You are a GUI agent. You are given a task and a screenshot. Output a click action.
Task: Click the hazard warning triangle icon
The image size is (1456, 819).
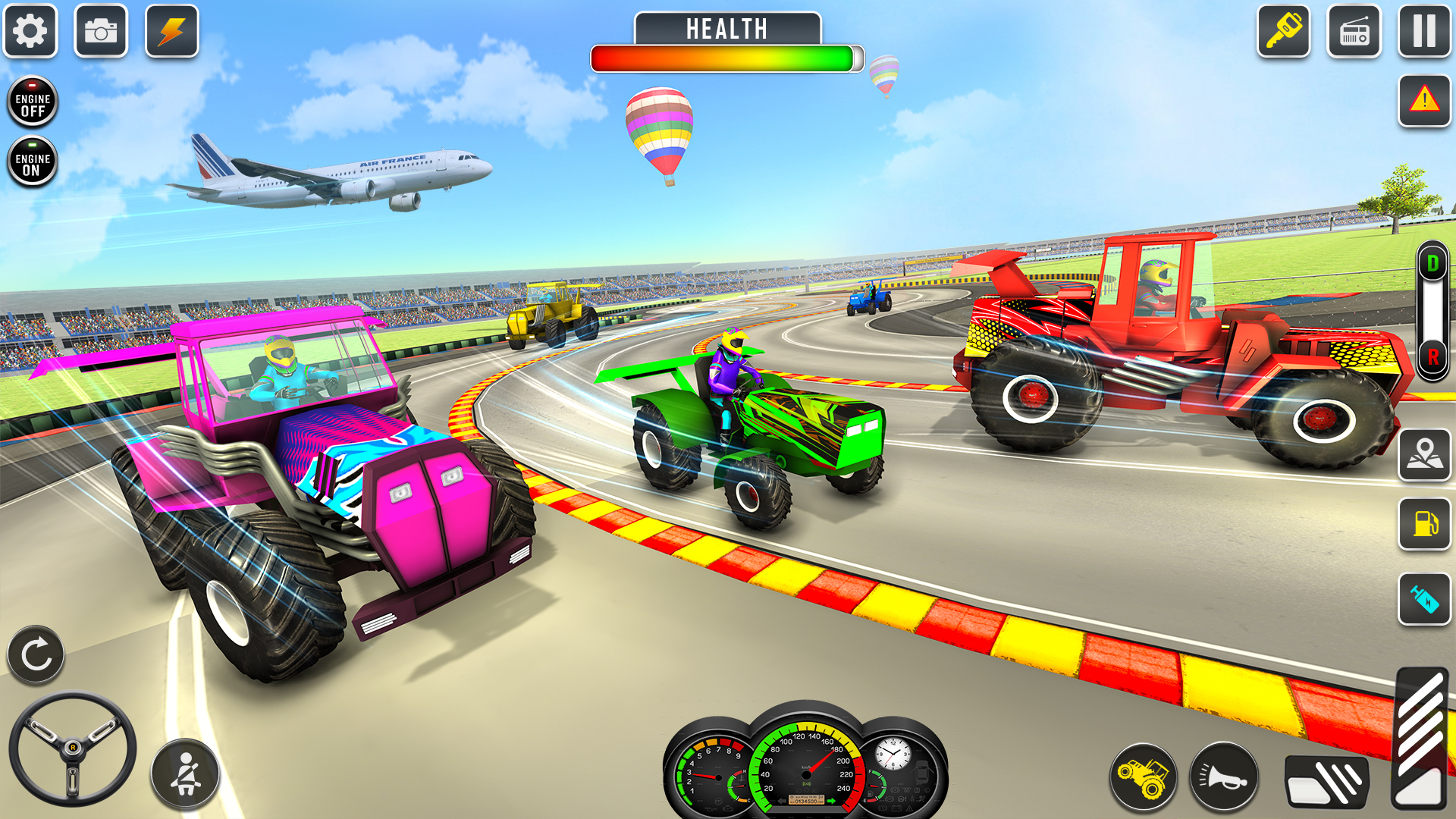(1424, 101)
